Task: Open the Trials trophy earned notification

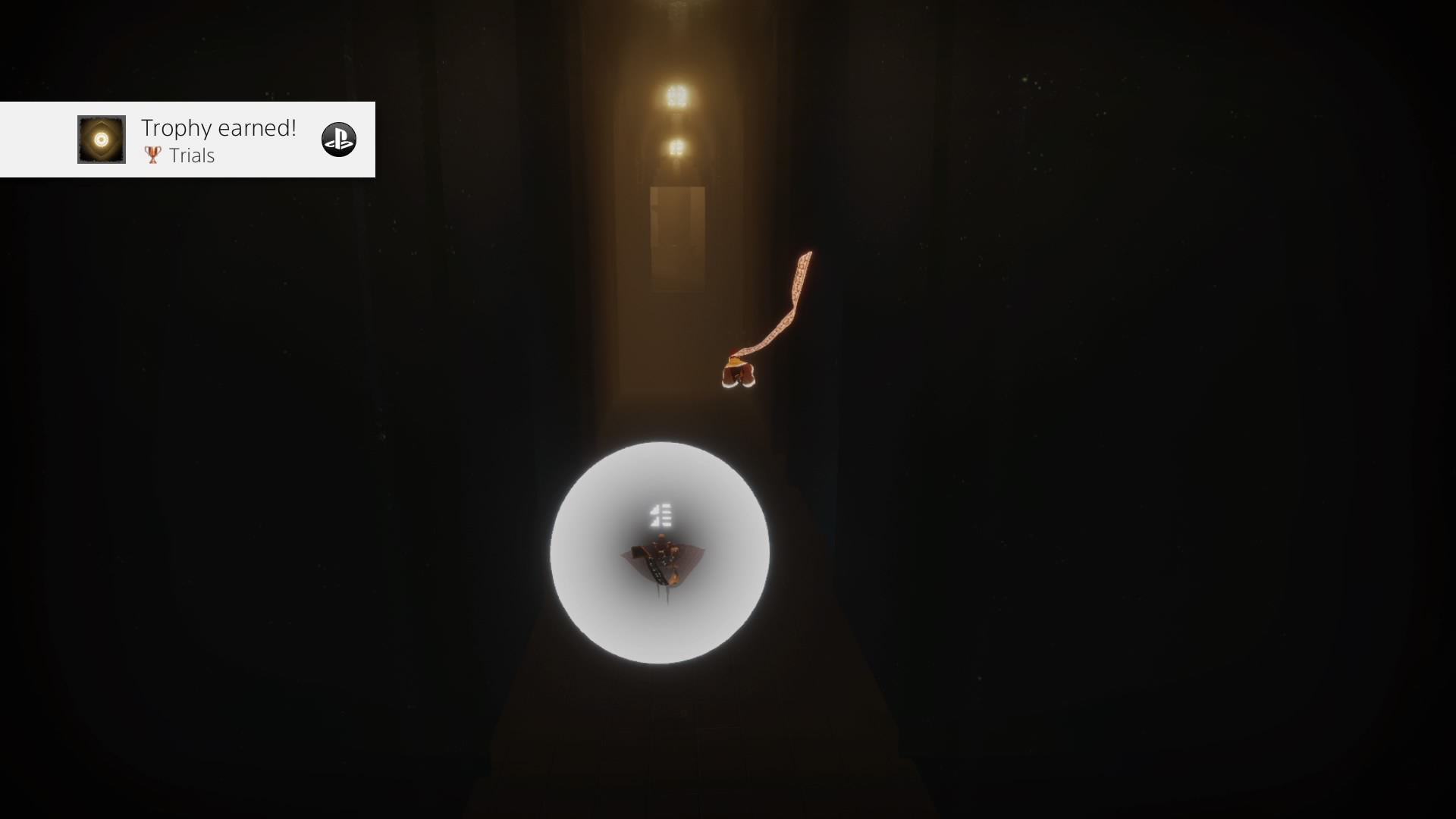Action: (218, 140)
